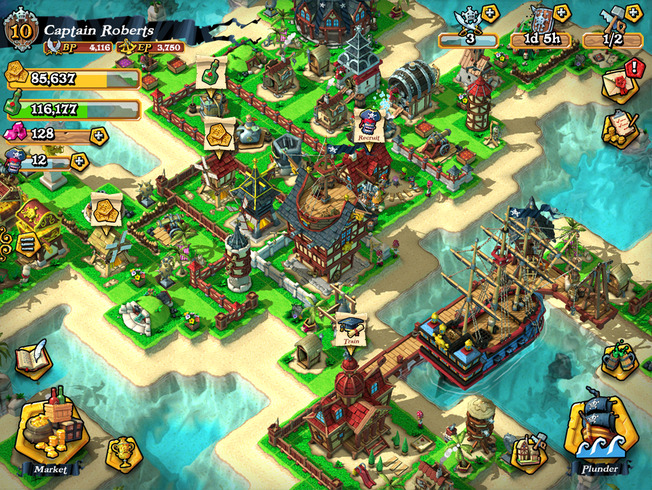This screenshot has height=490, width=652.
Task: Open the list menu on the left edge
Action: click(x=25, y=241)
